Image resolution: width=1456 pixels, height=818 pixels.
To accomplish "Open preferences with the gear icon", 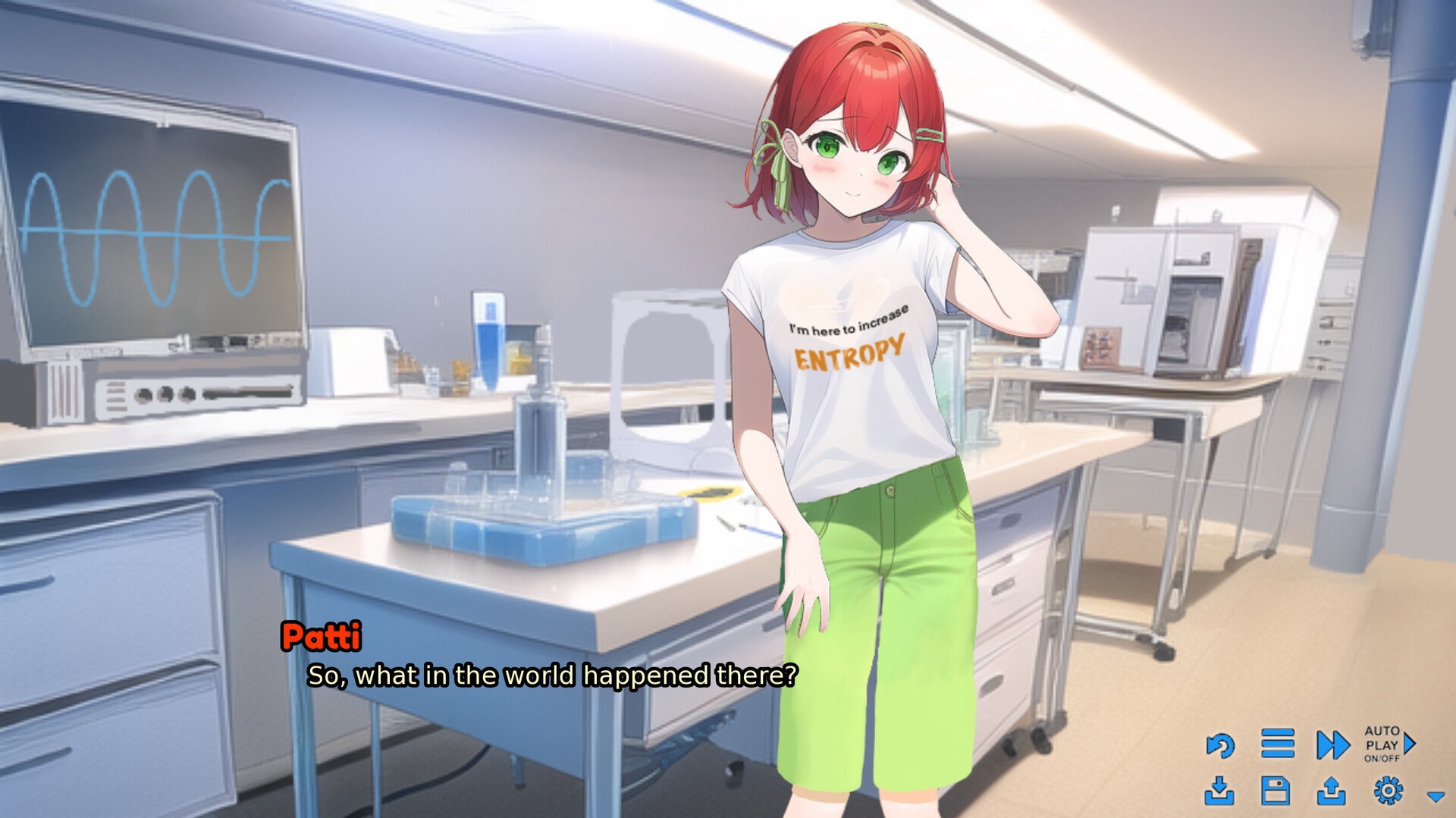I will pos(1386,791).
